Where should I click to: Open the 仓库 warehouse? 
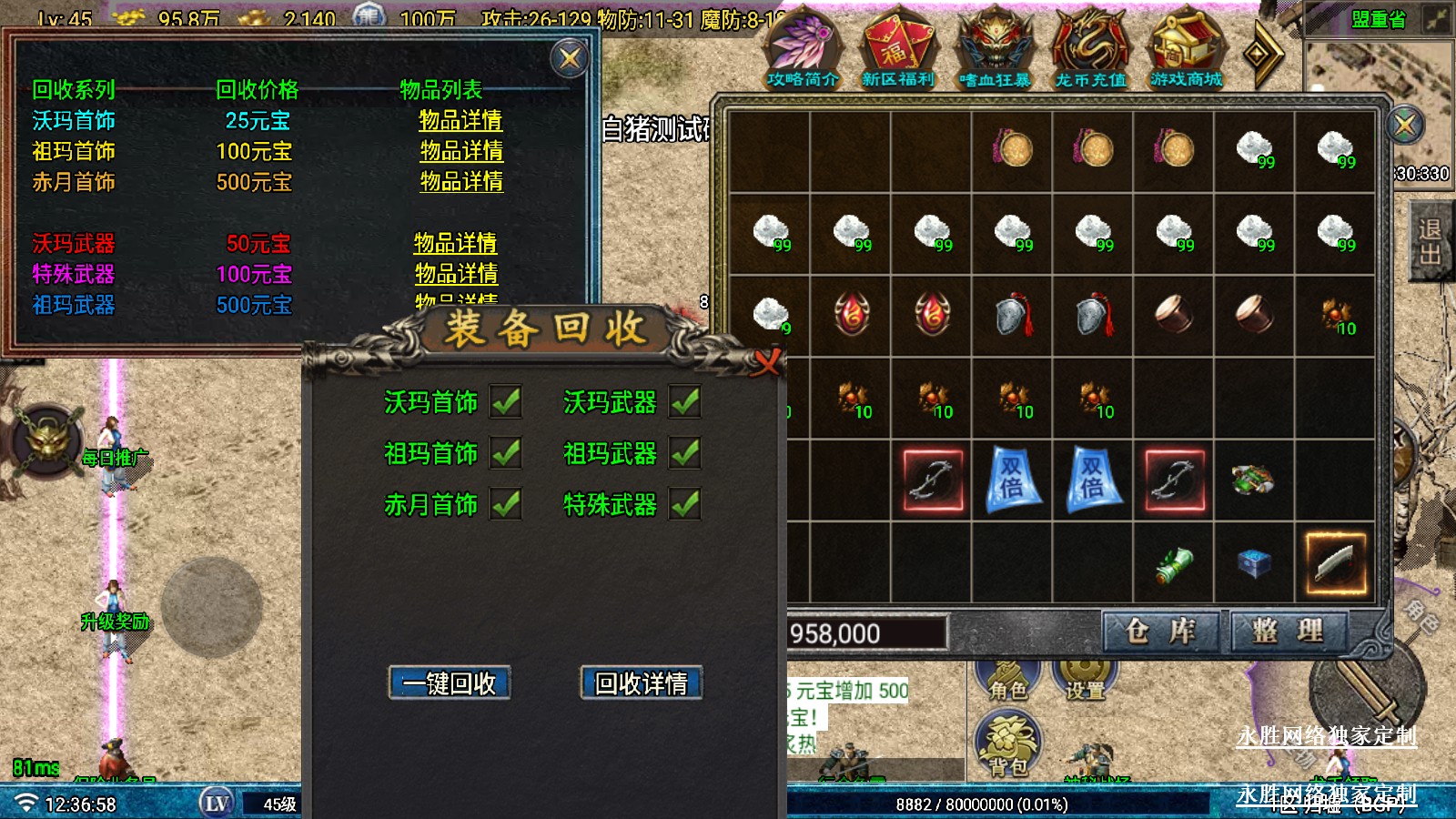click(1159, 632)
